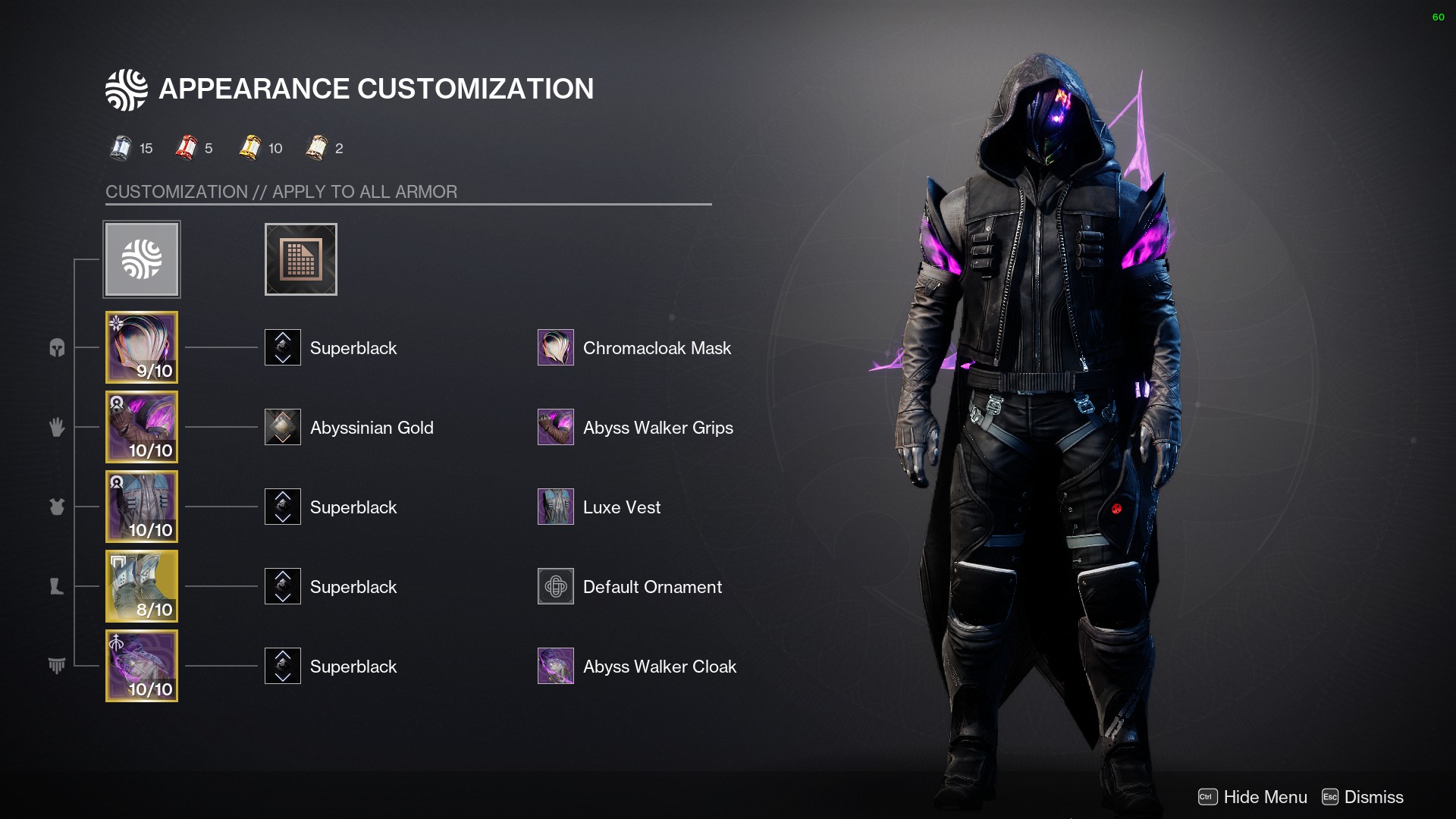Open the apply-to-all shader slot
This screenshot has height=819, width=1456.
(300, 259)
